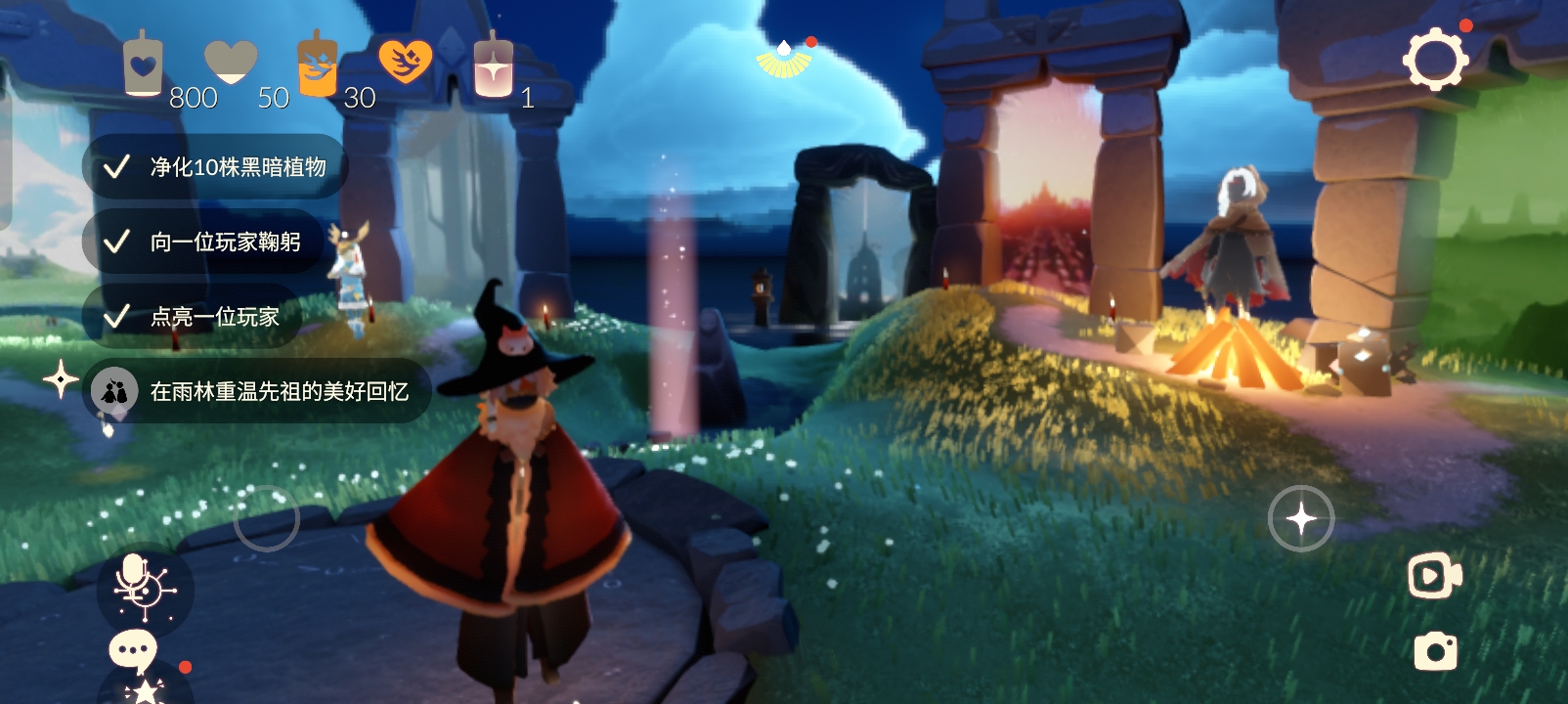Toggle the checkmark on 净化10株黑暗植物 quest
Viewport: 1568px width, 704px height.
click(x=117, y=166)
